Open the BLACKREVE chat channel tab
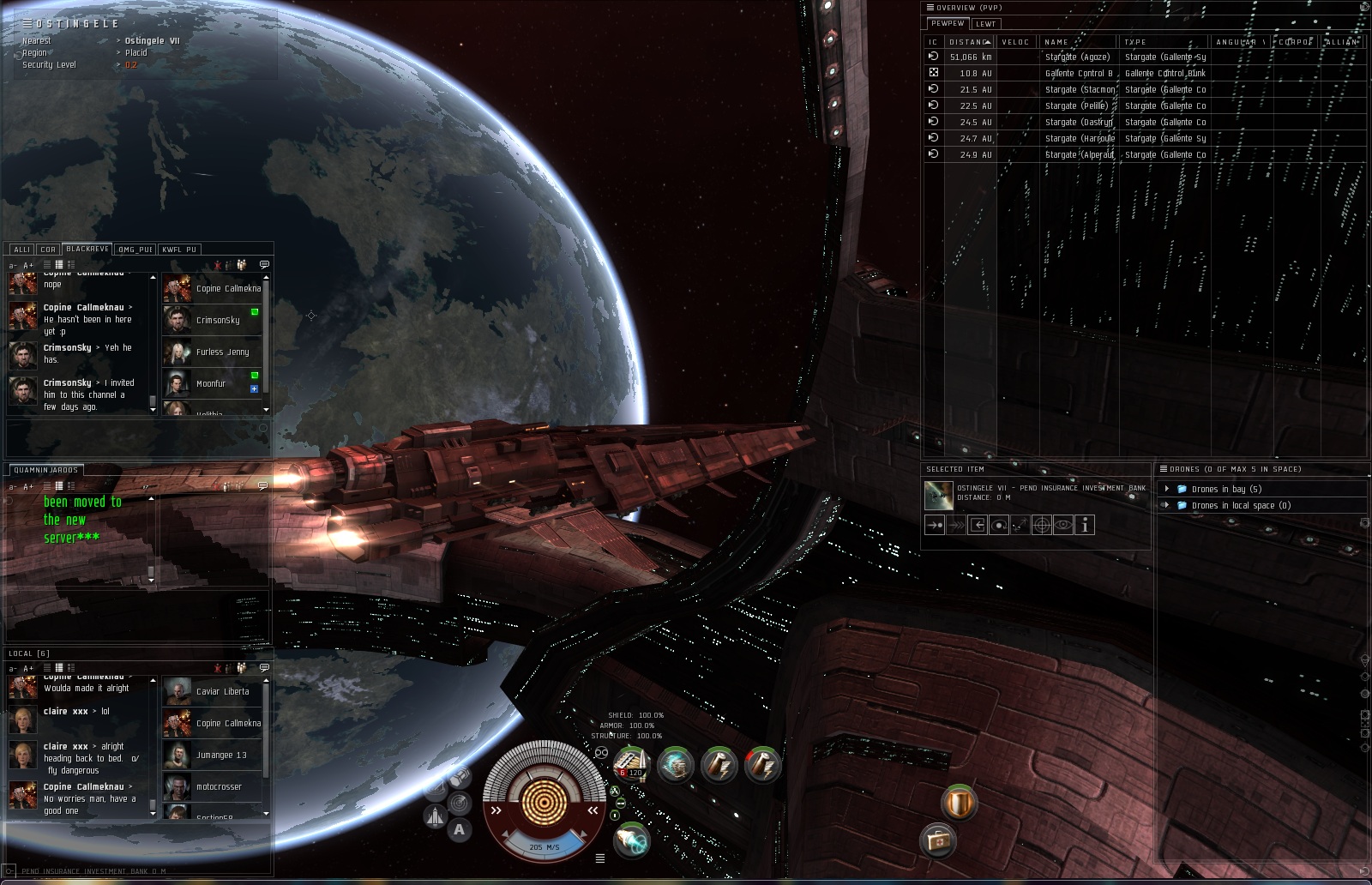 pos(87,250)
